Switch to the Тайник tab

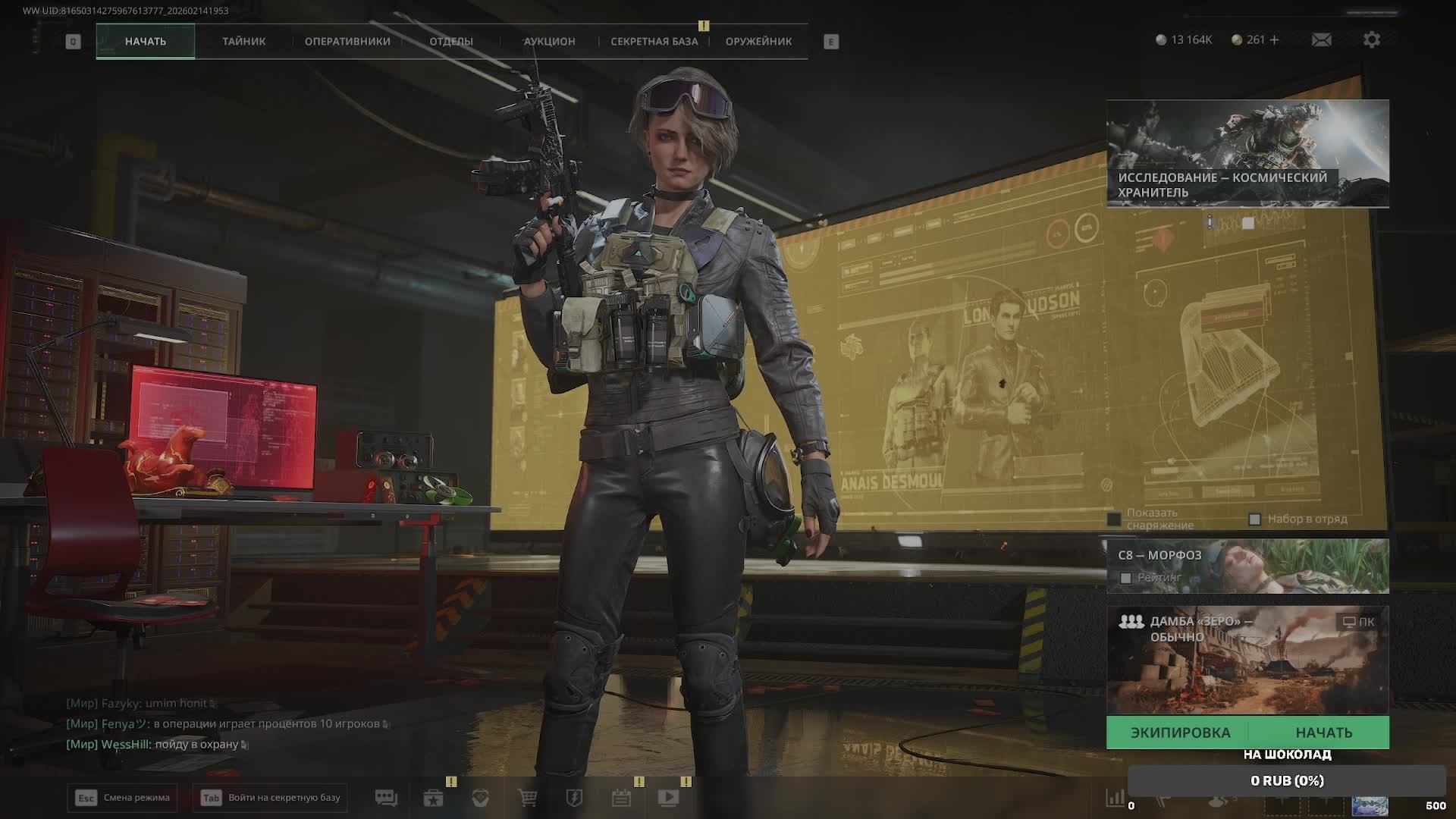coord(243,42)
